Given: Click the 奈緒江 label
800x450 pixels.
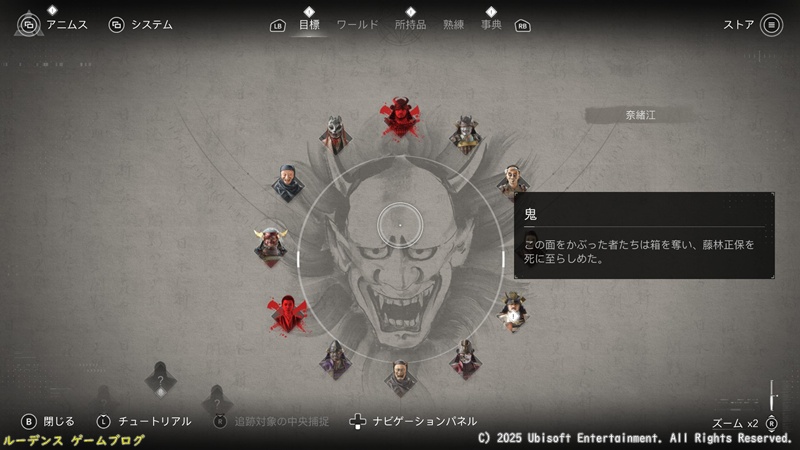Looking at the screenshot, I should pos(639,115).
